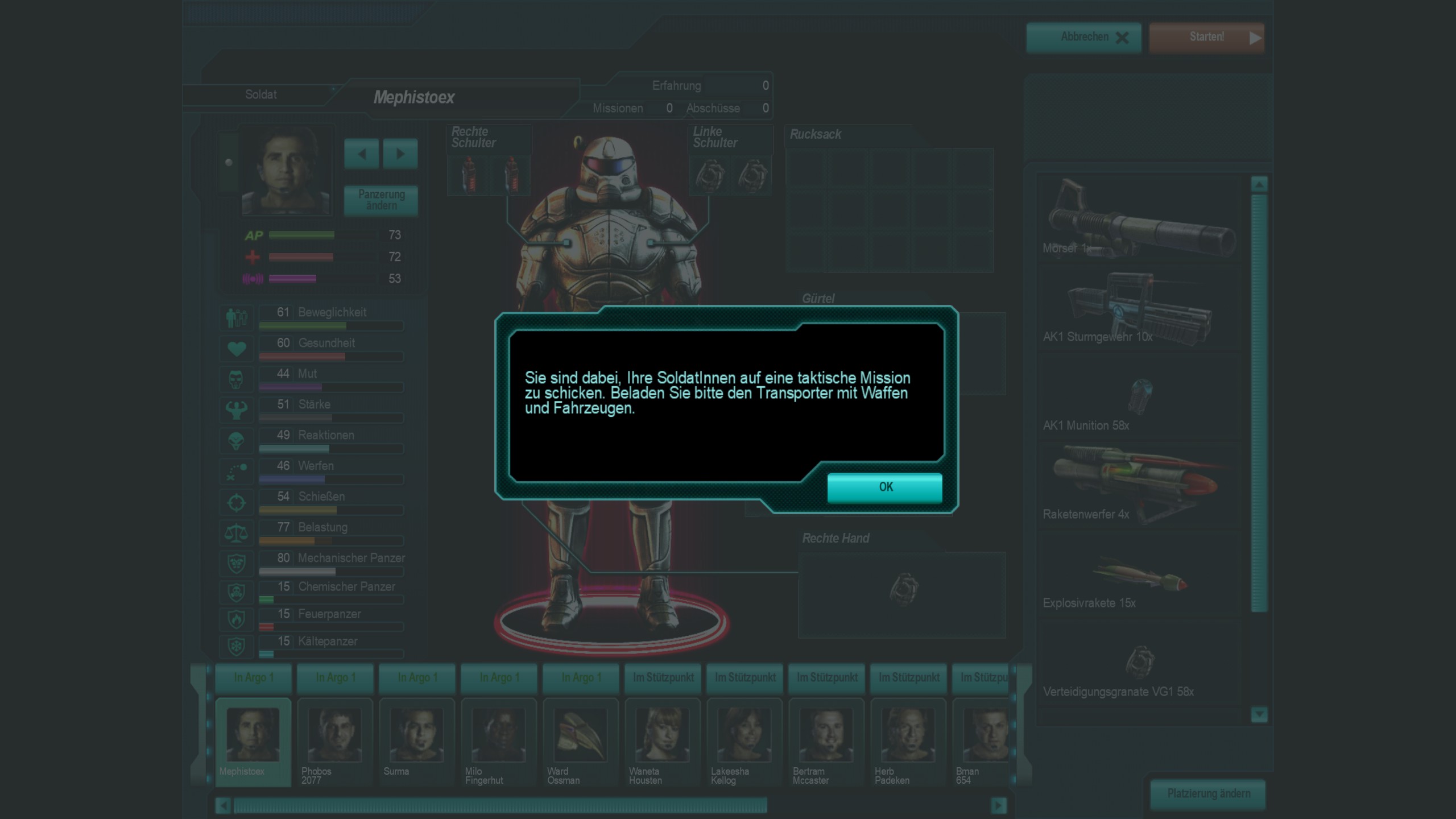Click the grenade in Rechte Hand slot
This screenshot has width=1456, height=819.
[x=903, y=589]
